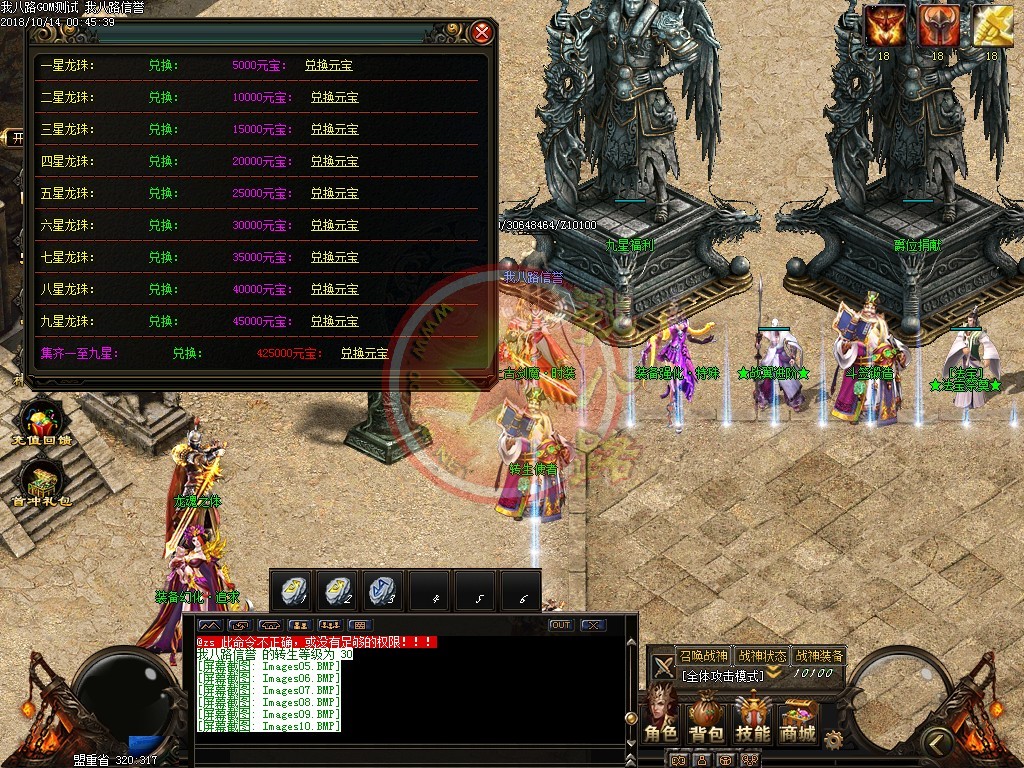Redeem the 九星龙珠 for 45000 yuanbao
This screenshot has width=1024, height=768.
point(334,322)
